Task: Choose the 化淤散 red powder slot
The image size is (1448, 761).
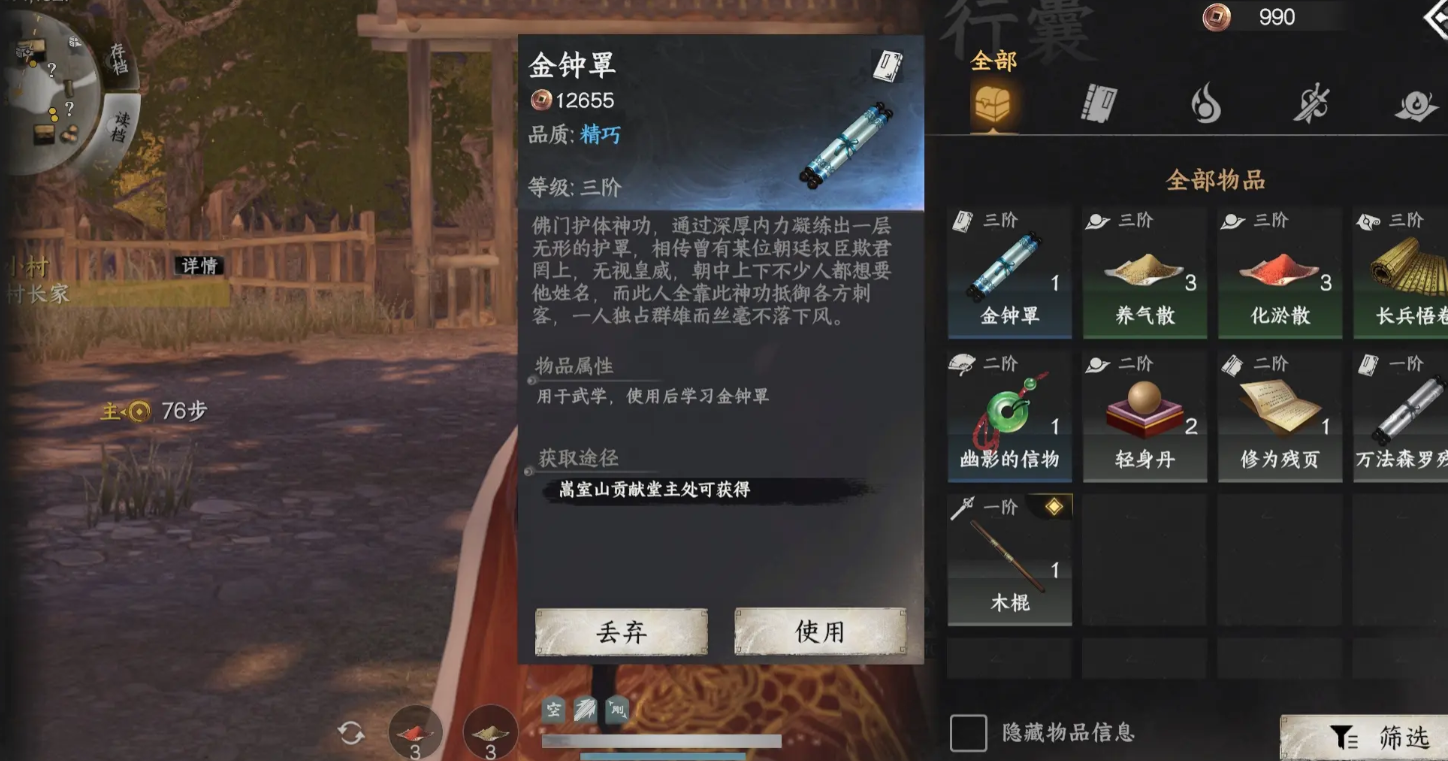Action: point(1280,272)
